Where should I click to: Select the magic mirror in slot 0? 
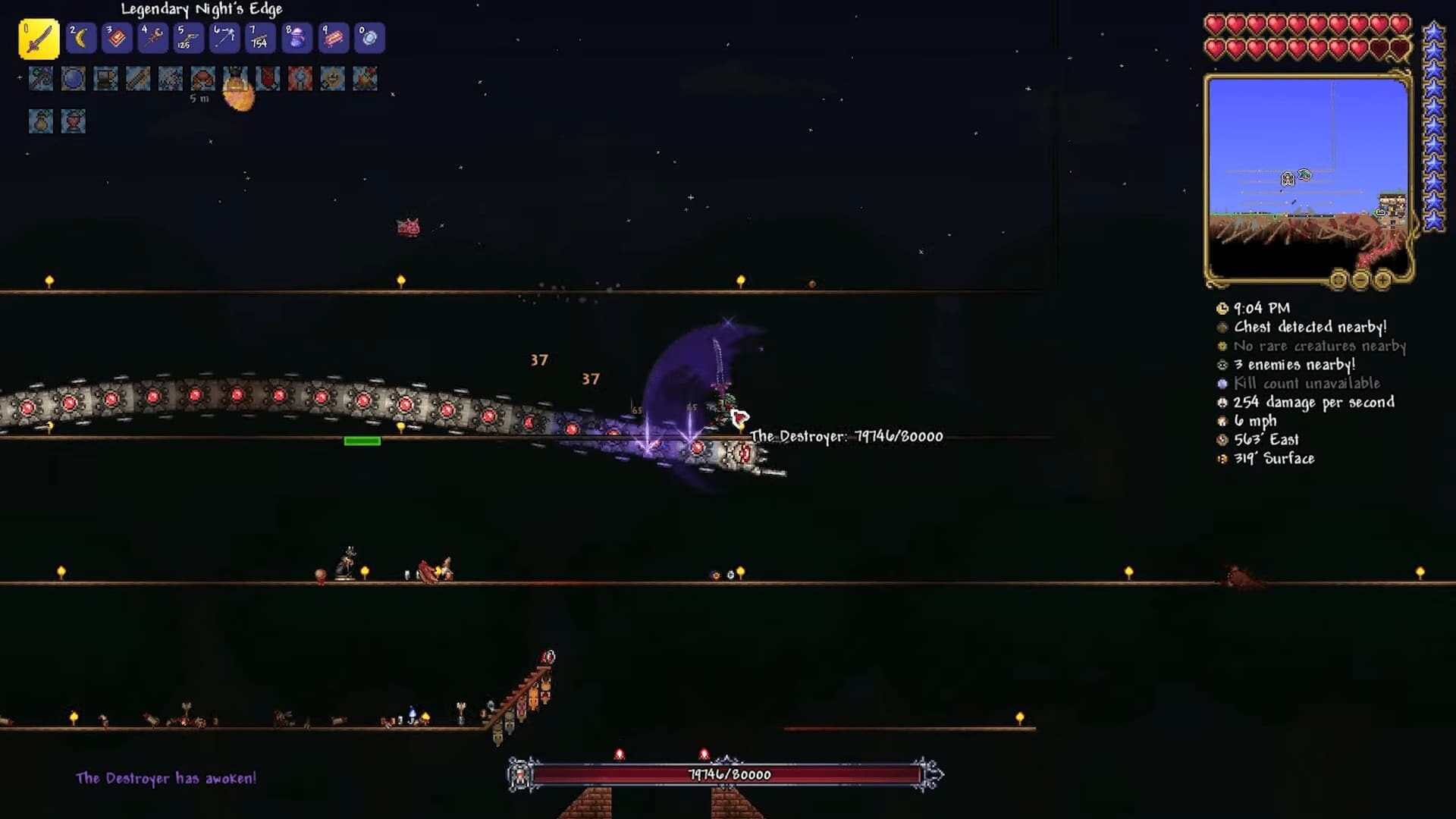pyautogui.click(x=369, y=38)
